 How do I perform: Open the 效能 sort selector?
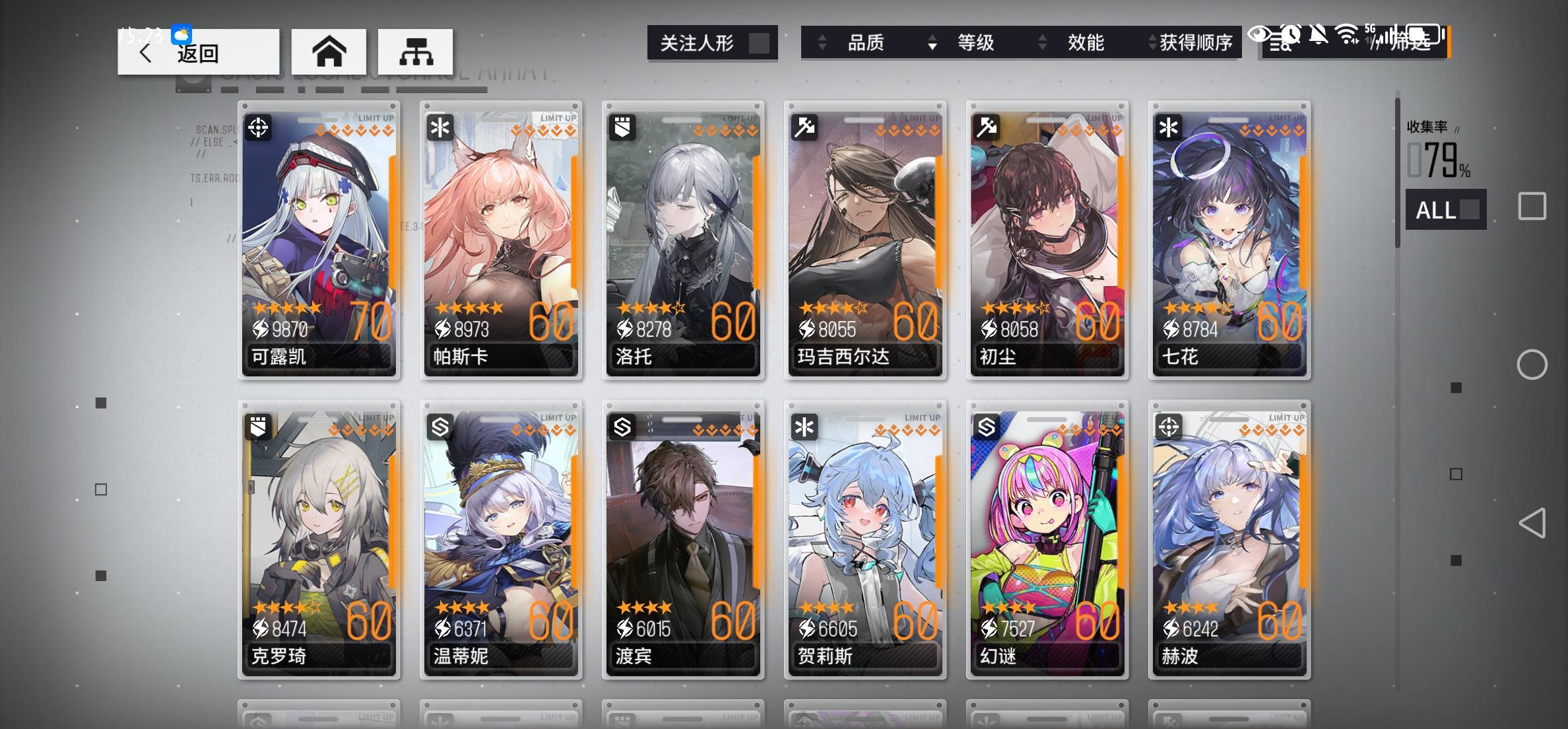pos(1084,43)
